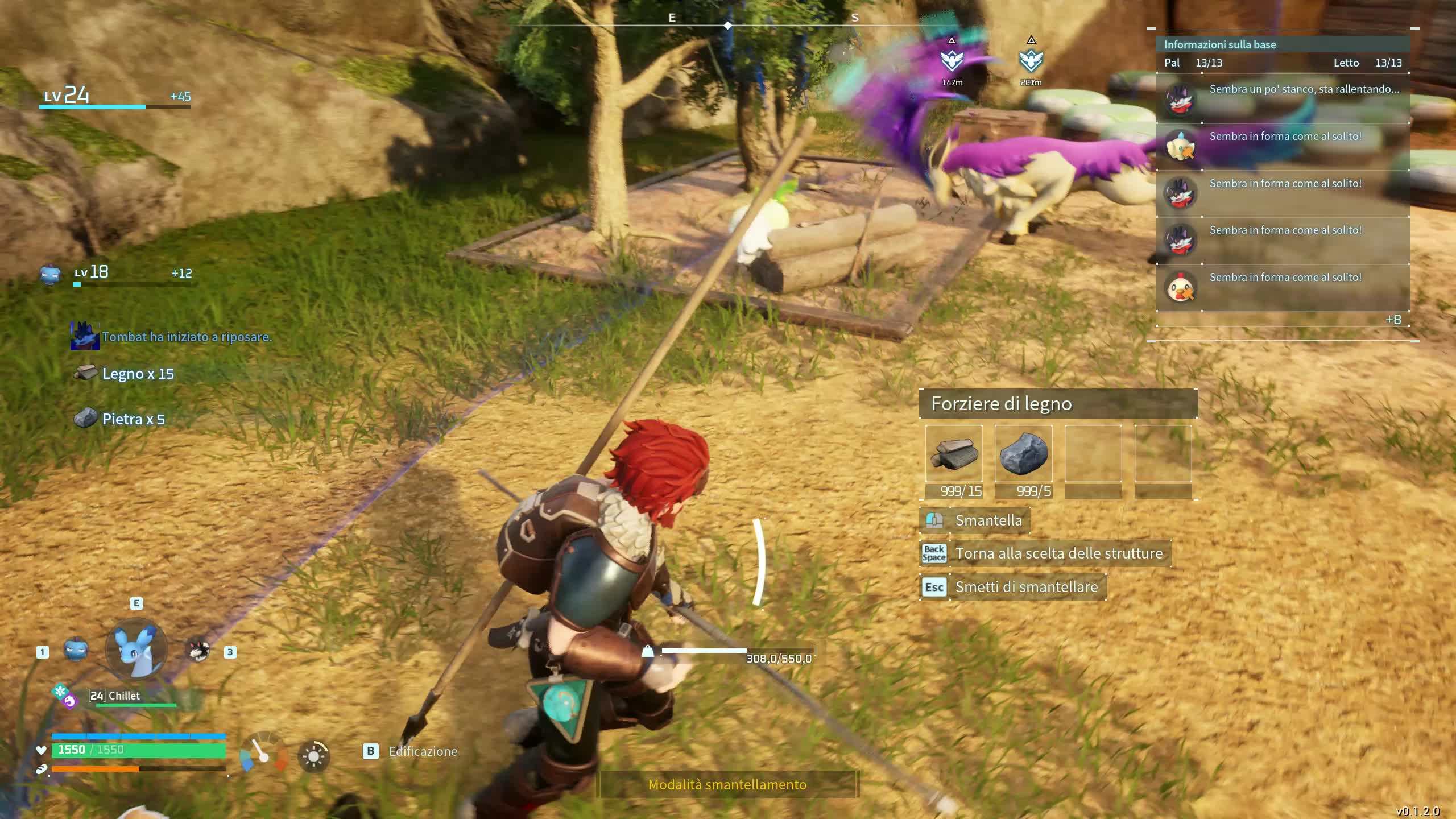The image size is (1456, 819).
Task: Select the wood material slot
Action: pyautogui.click(x=954, y=454)
